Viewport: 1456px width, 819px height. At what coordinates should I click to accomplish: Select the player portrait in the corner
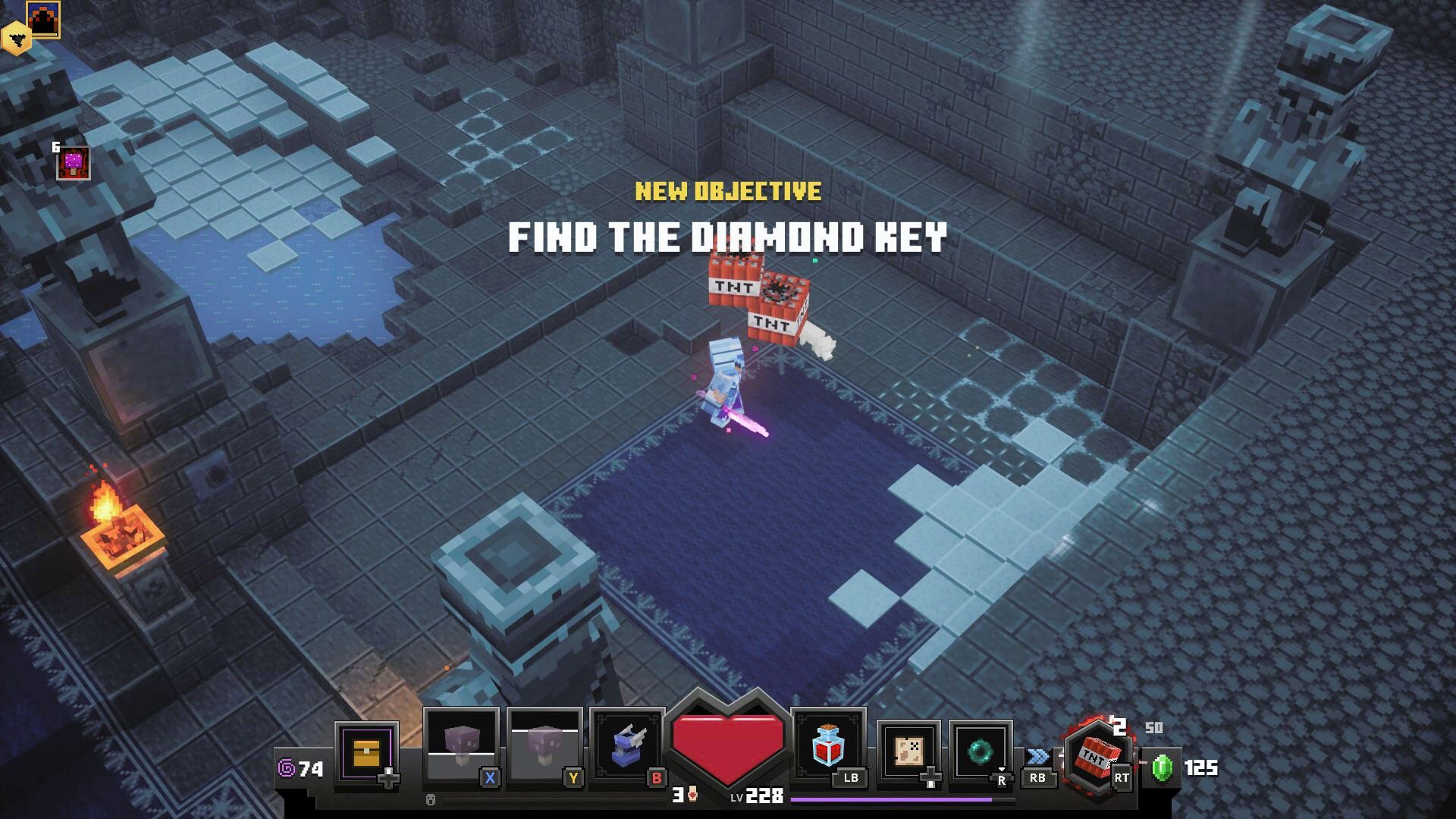[x=43, y=18]
